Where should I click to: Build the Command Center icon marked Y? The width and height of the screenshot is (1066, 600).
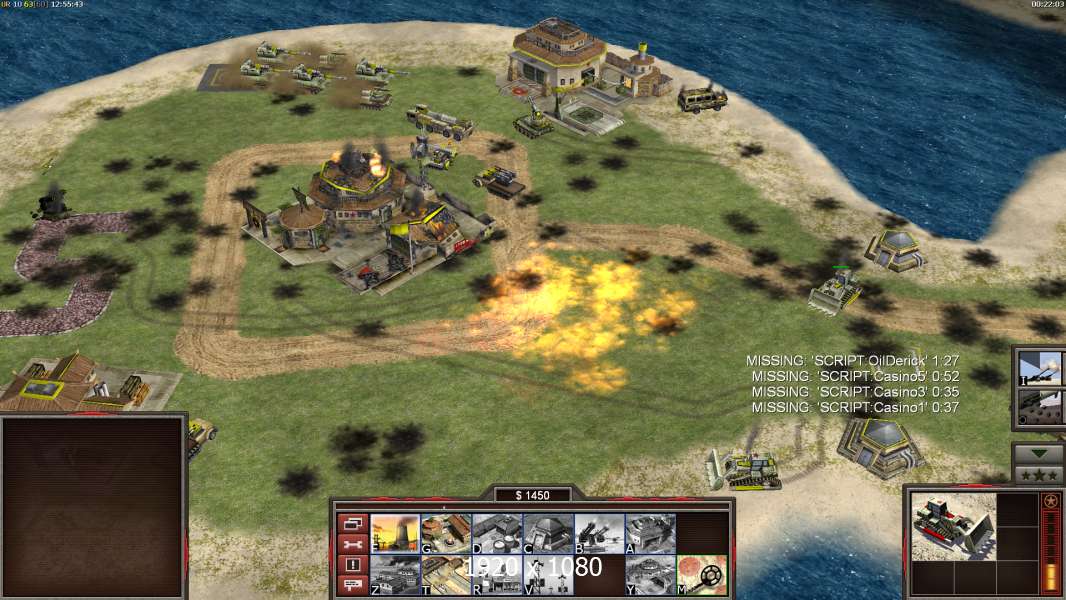point(650,575)
